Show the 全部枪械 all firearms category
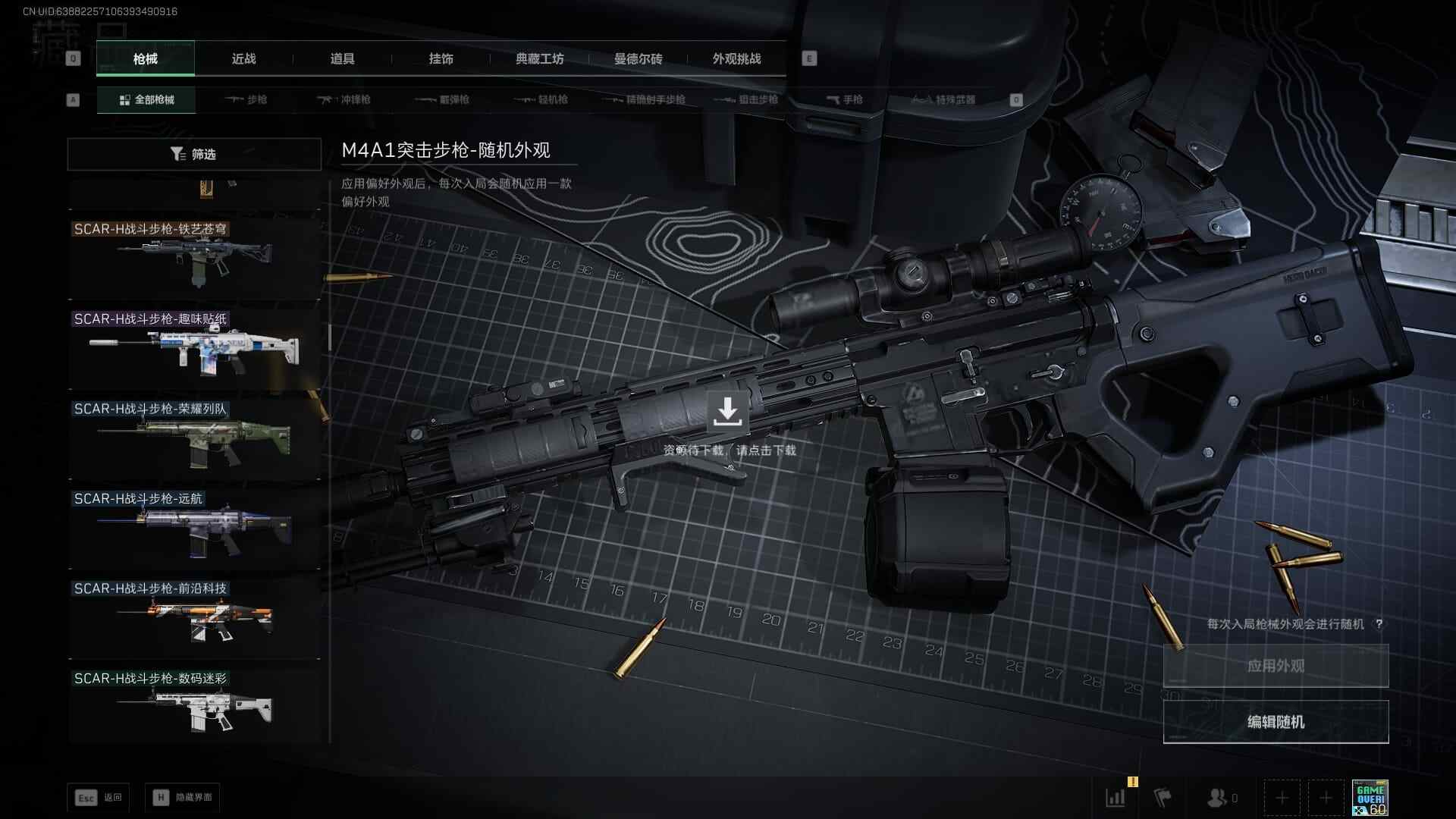This screenshot has height=819, width=1456. [x=146, y=99]
